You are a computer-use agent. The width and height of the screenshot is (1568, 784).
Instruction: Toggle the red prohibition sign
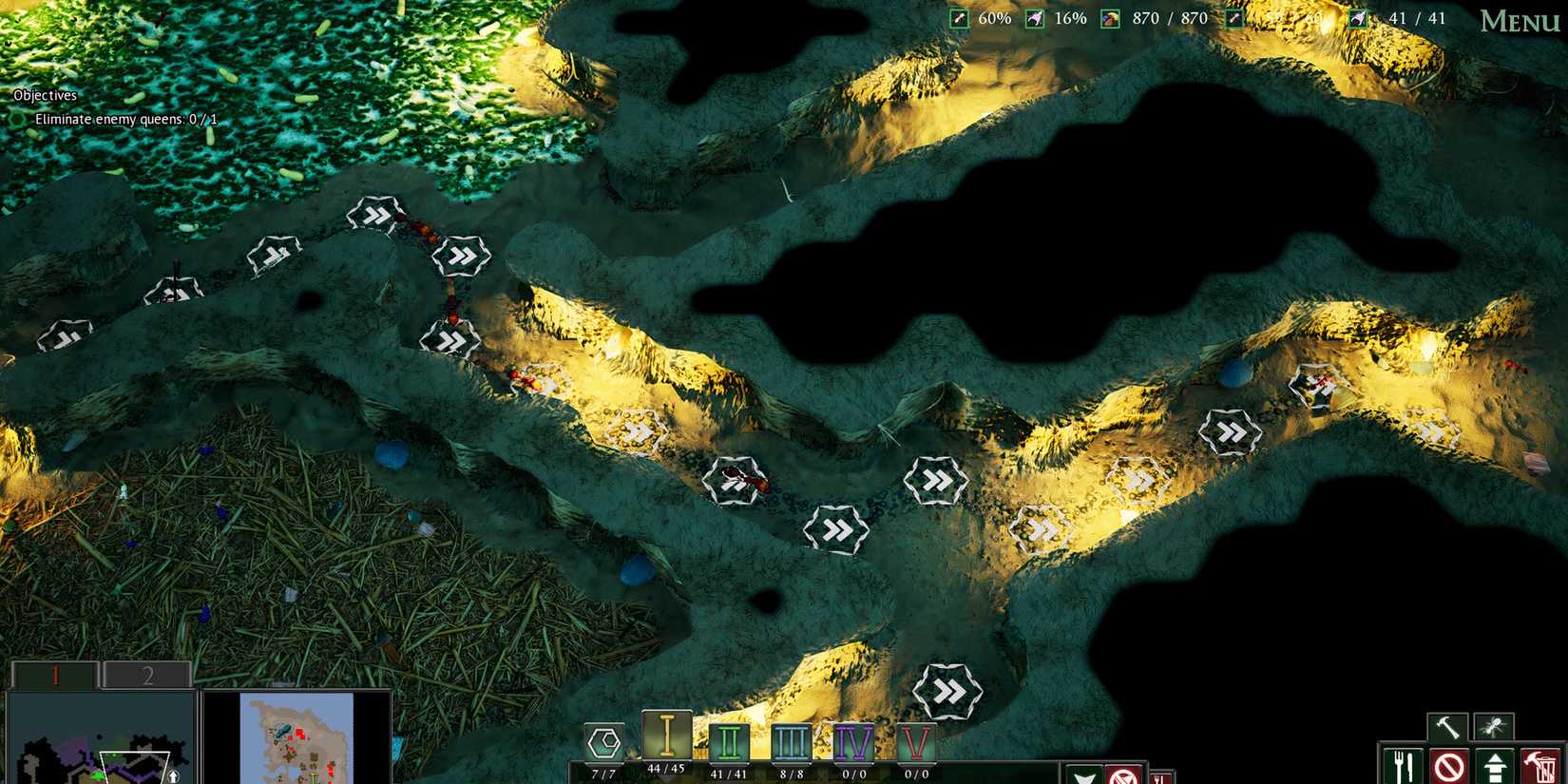click(x=1451, y=763)
